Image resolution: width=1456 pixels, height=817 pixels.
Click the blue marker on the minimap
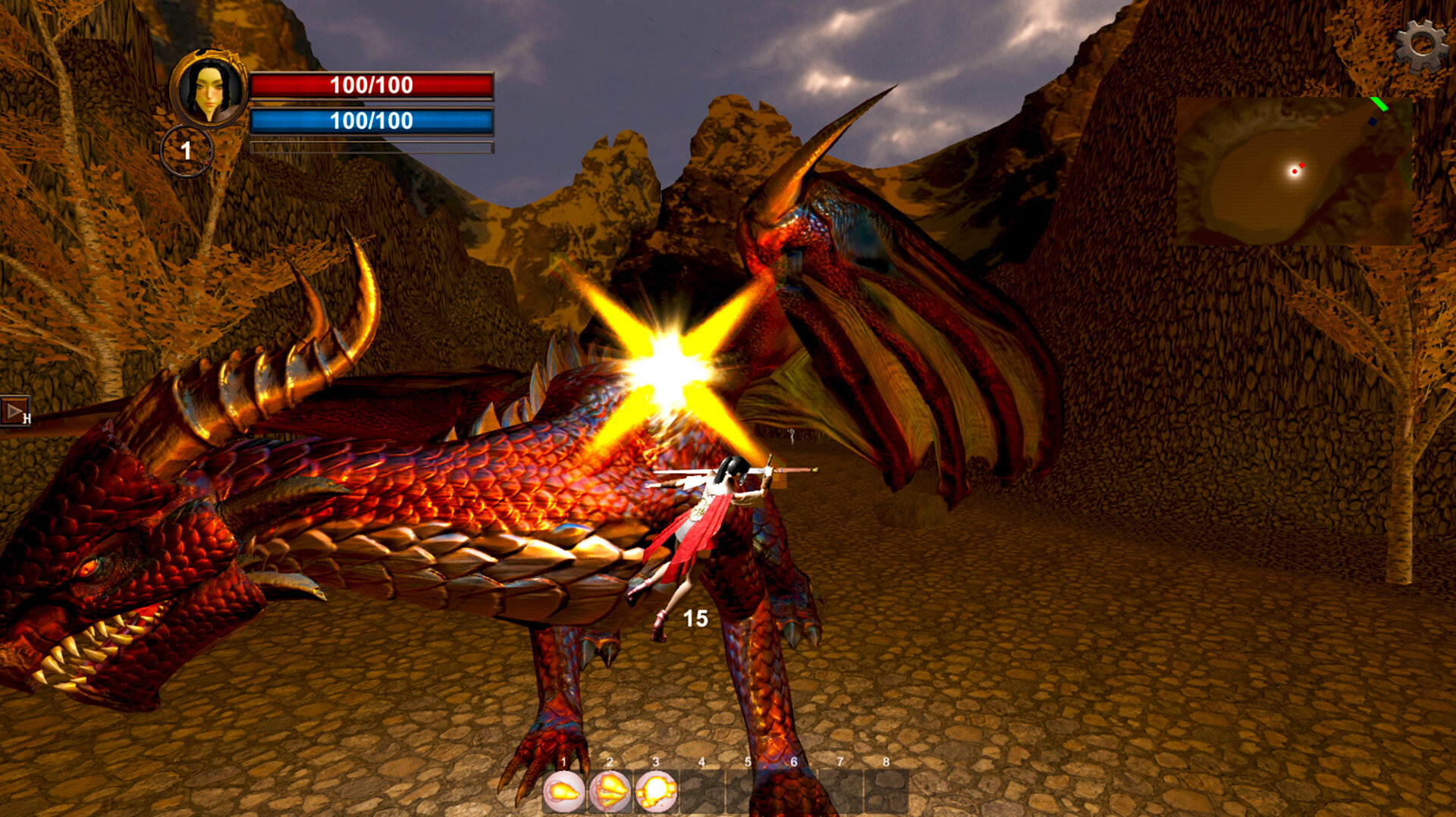[x=1373, y=122]
